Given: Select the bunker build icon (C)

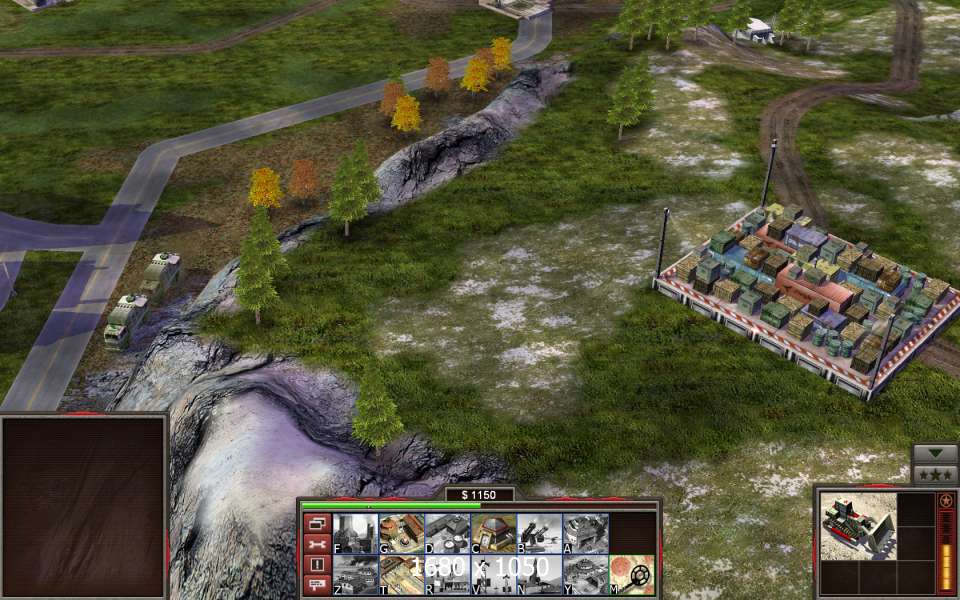Looking at the screenshot, I should 493,533.
